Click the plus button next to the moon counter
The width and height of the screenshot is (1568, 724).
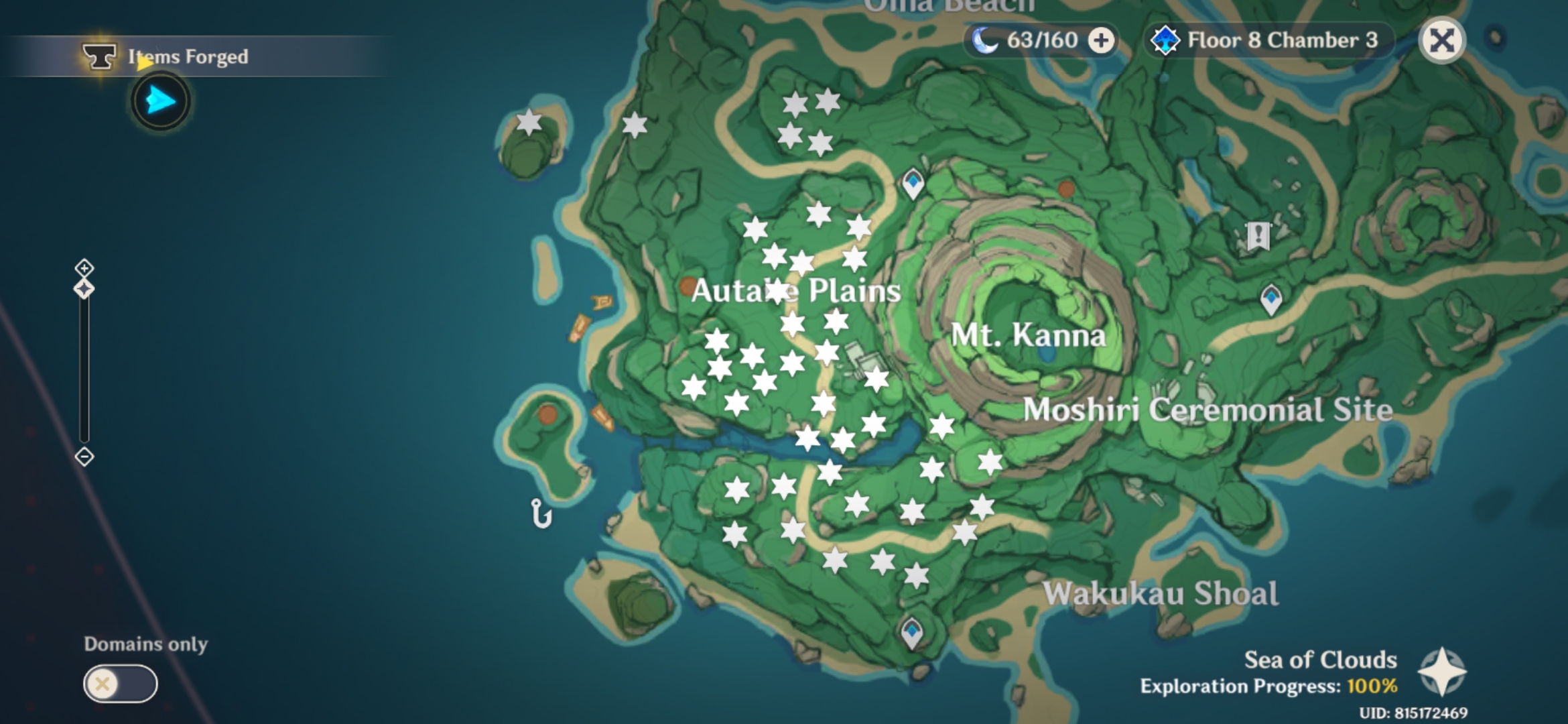coord(1102,40)
